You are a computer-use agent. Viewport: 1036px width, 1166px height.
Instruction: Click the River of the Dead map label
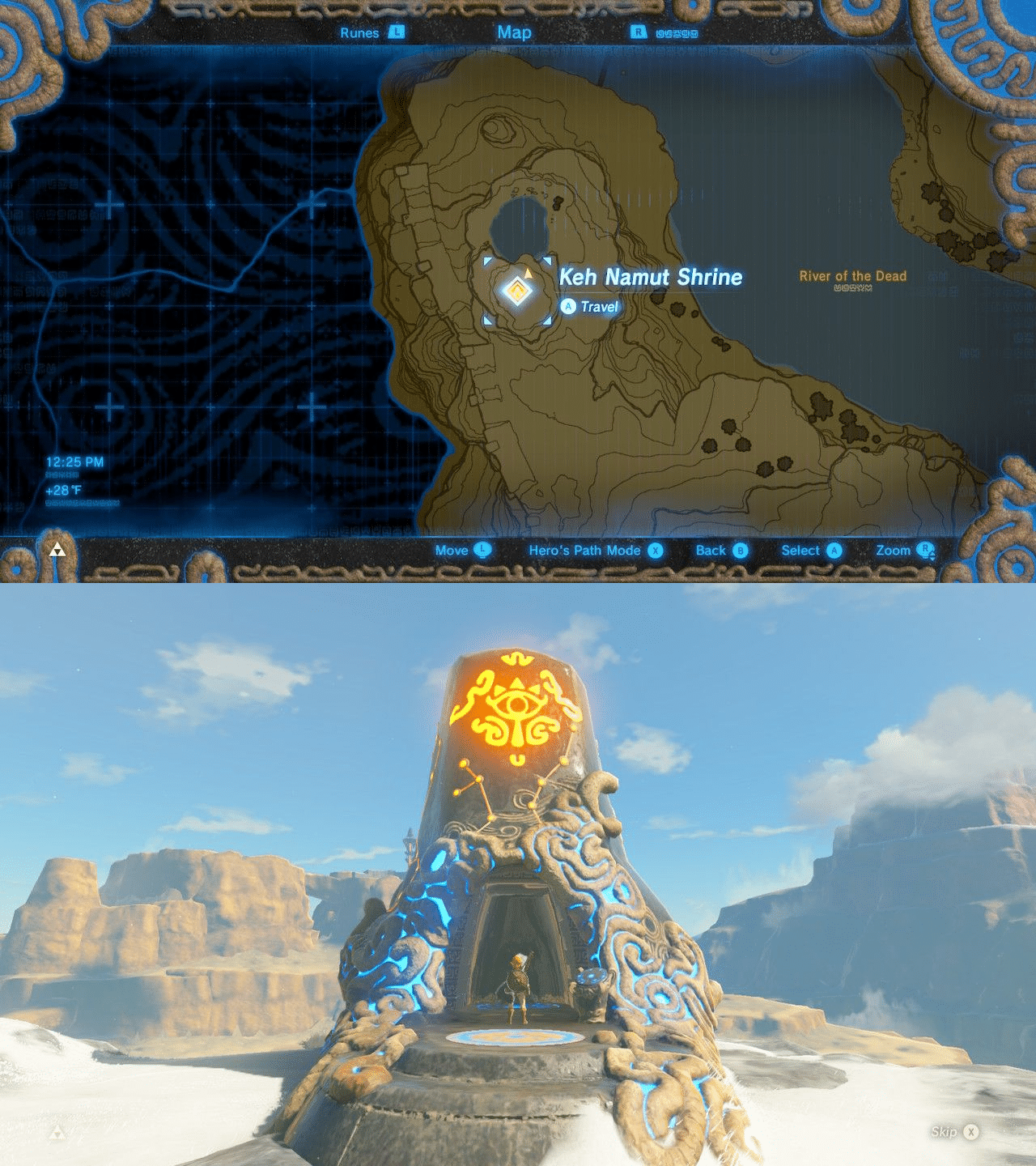tap(851, 275)
